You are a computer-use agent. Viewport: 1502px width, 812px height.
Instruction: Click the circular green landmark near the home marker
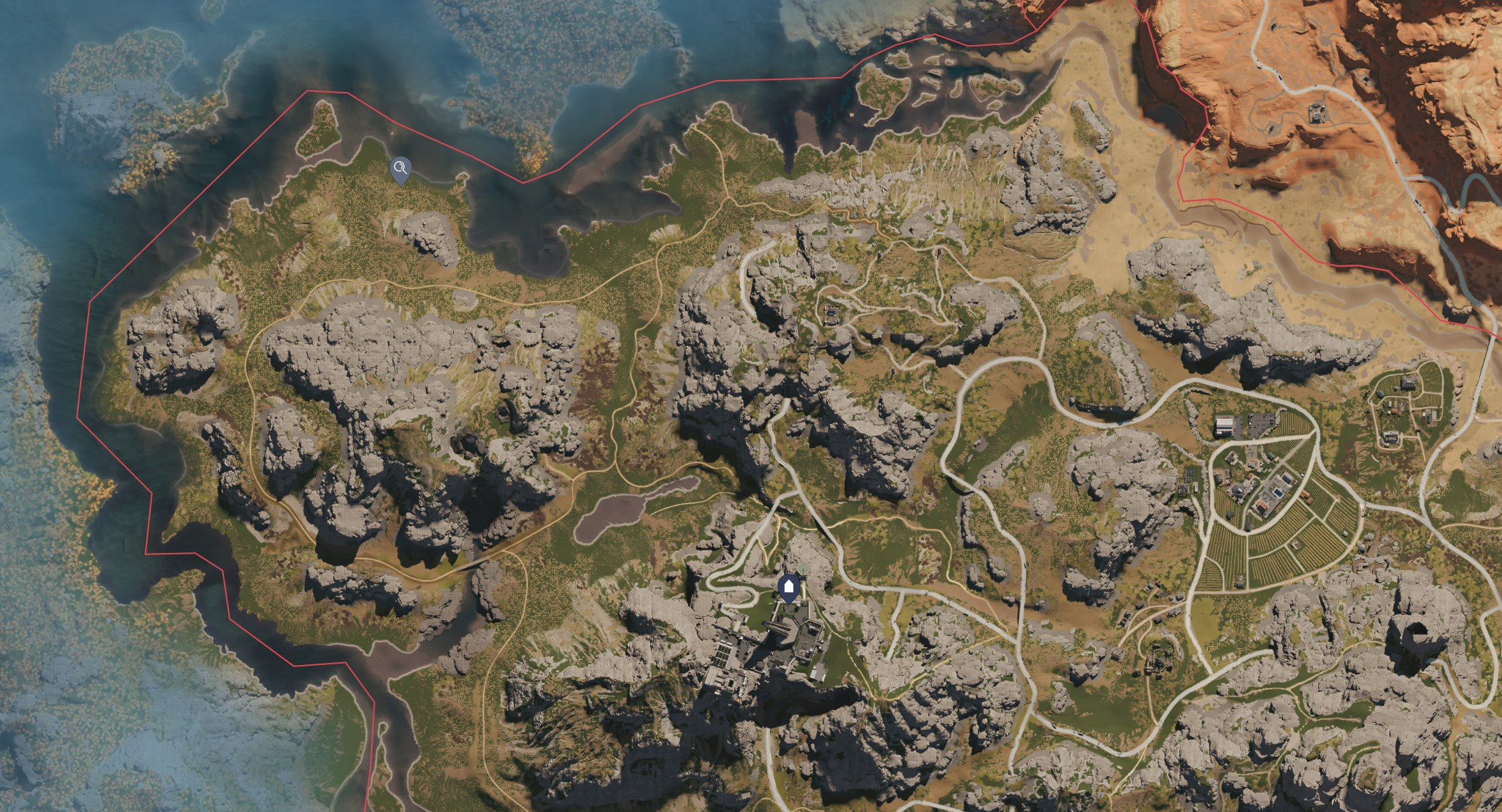pyautogui.click(x=803, y=569)
